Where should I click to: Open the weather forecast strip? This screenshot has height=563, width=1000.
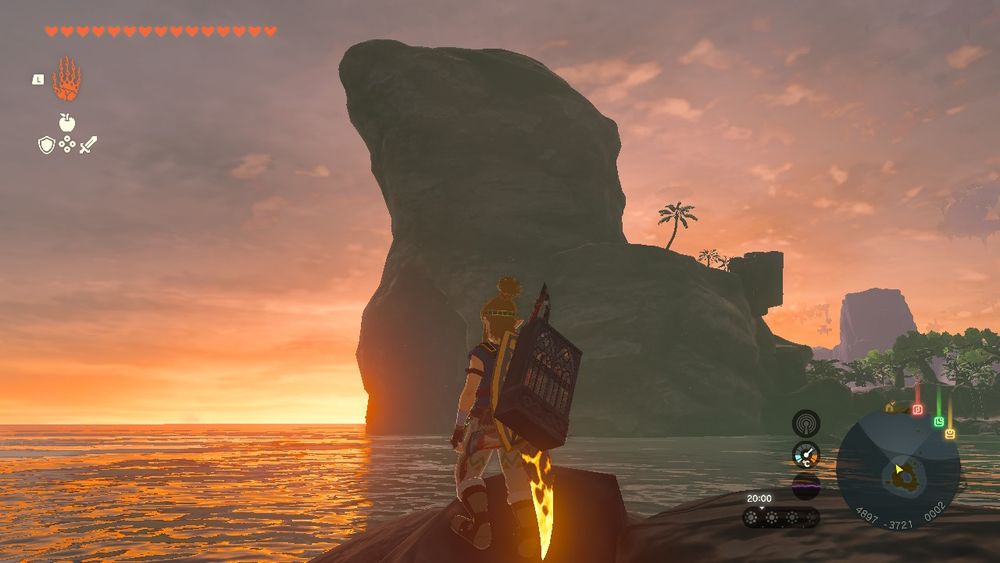781,517
